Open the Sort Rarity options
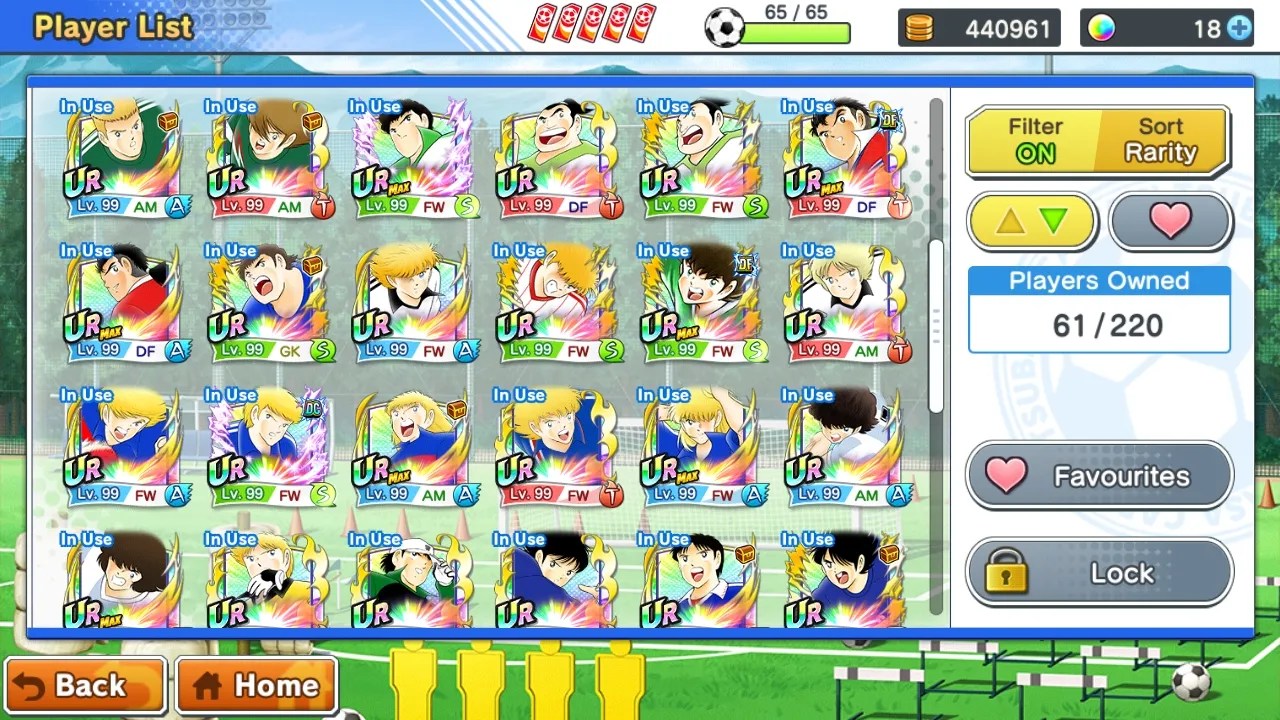This screenshot has width=1280, height=720. (x=1161, y=141)
